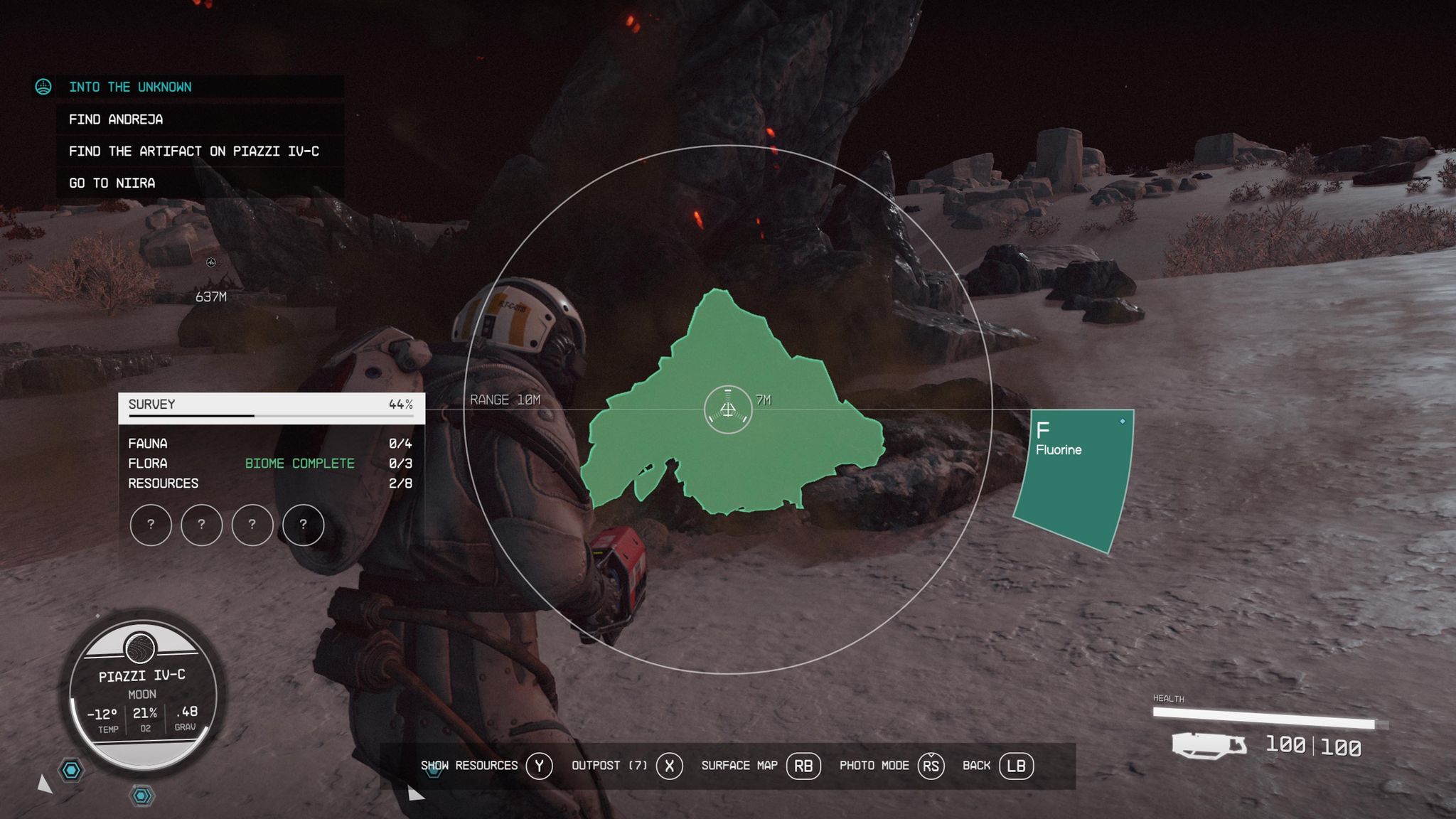1456x819 pixels.
Task: Click the fourth question mark survey icon
Action: click(304, 525)
